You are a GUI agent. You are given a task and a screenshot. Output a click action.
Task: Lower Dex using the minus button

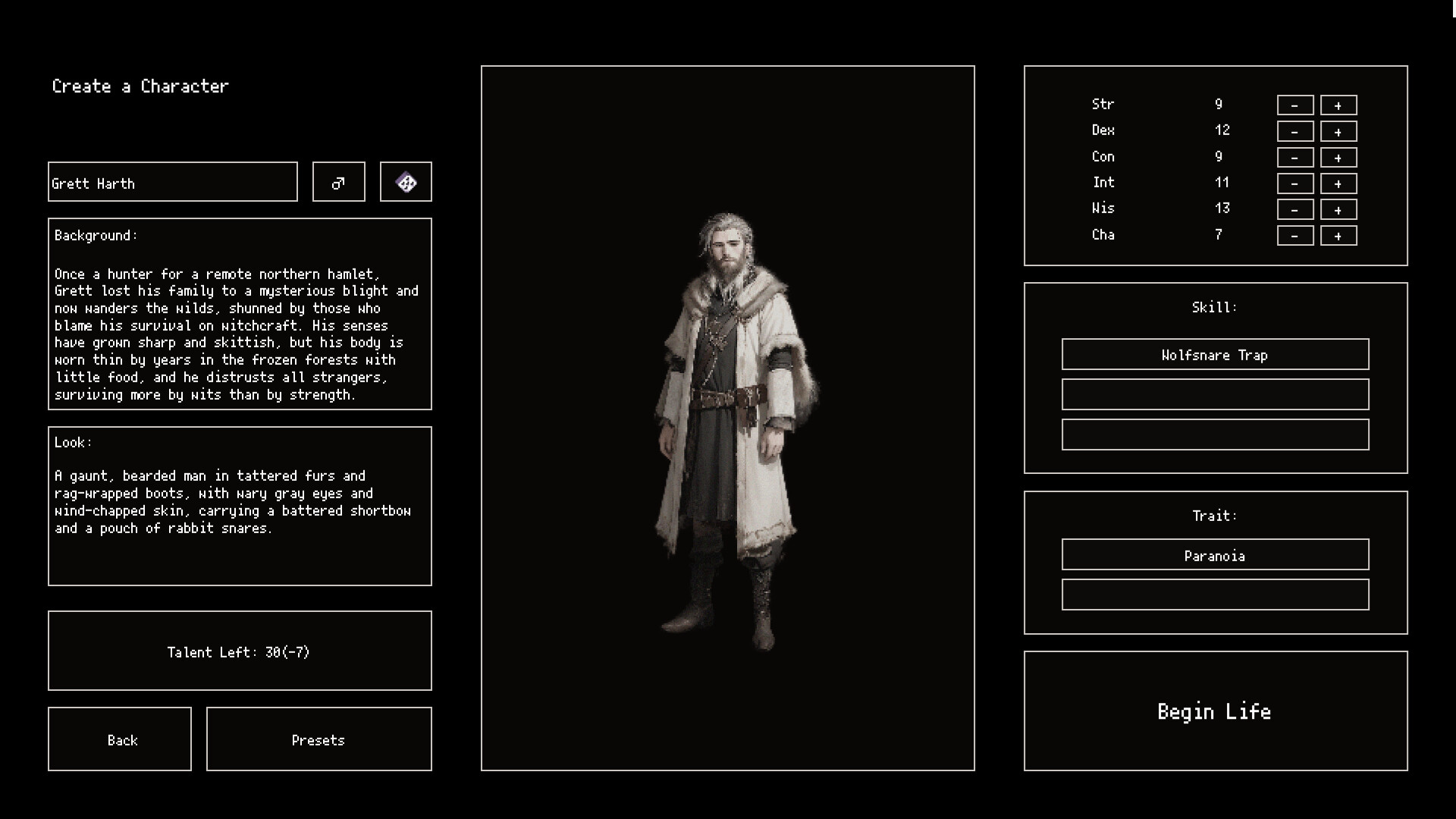(1294, 131)
